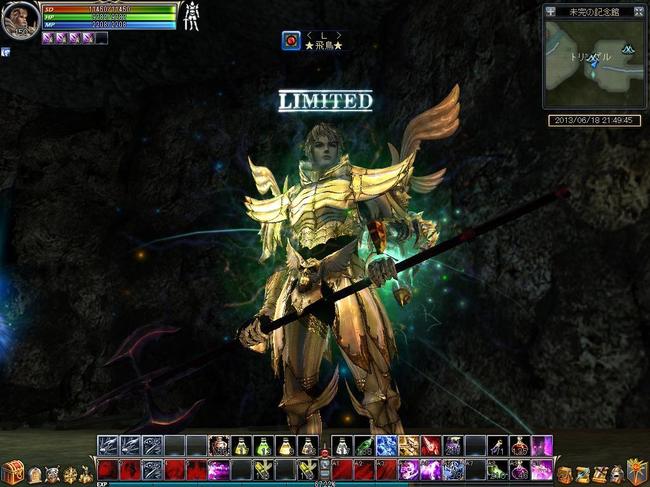Click the small chat toggle icon under the buffs
The height and width of the screenshot is (487, 650).
pyautogui.click(x=5, y=52)
